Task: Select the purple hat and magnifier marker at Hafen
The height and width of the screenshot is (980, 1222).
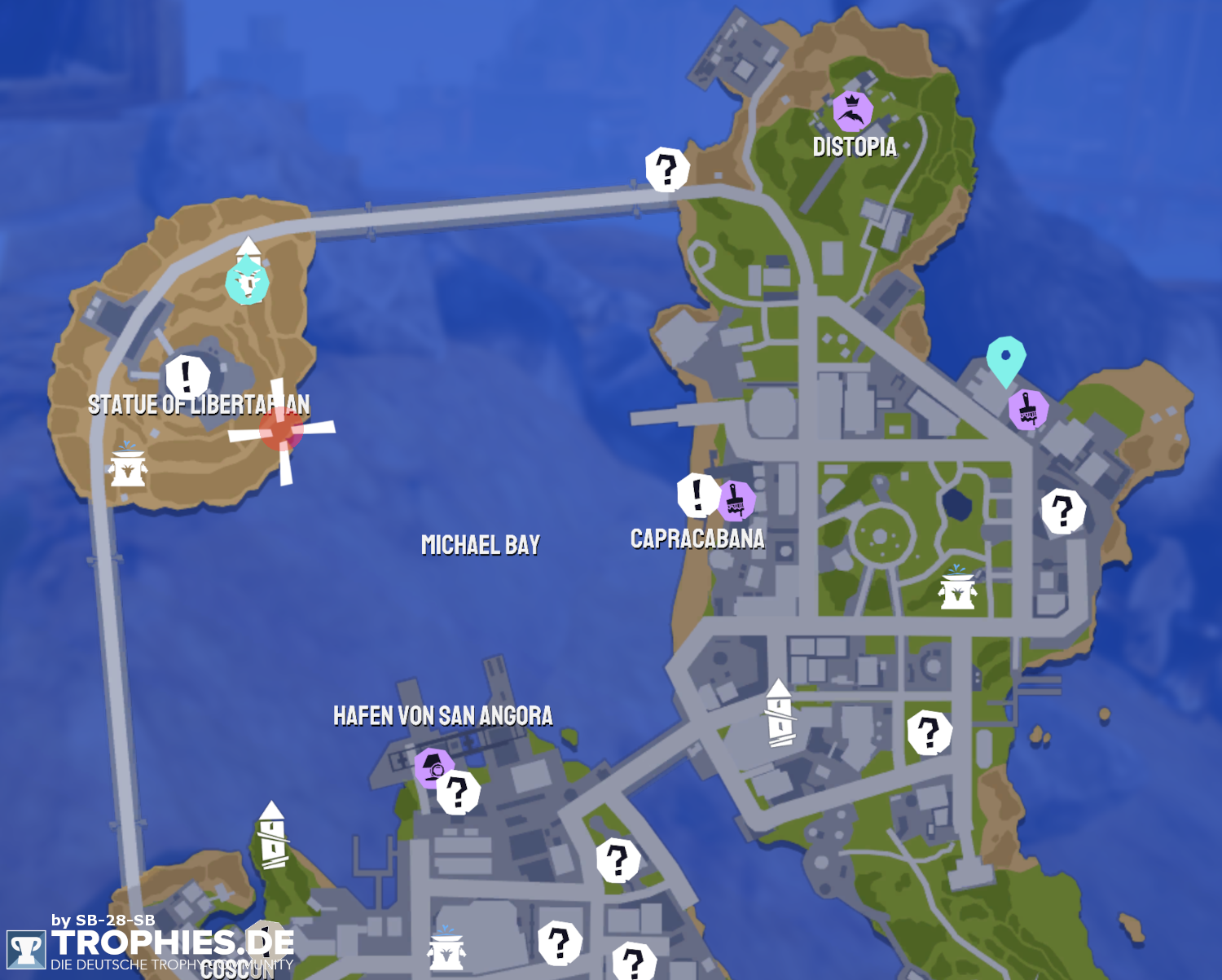Action: (432, 767)
